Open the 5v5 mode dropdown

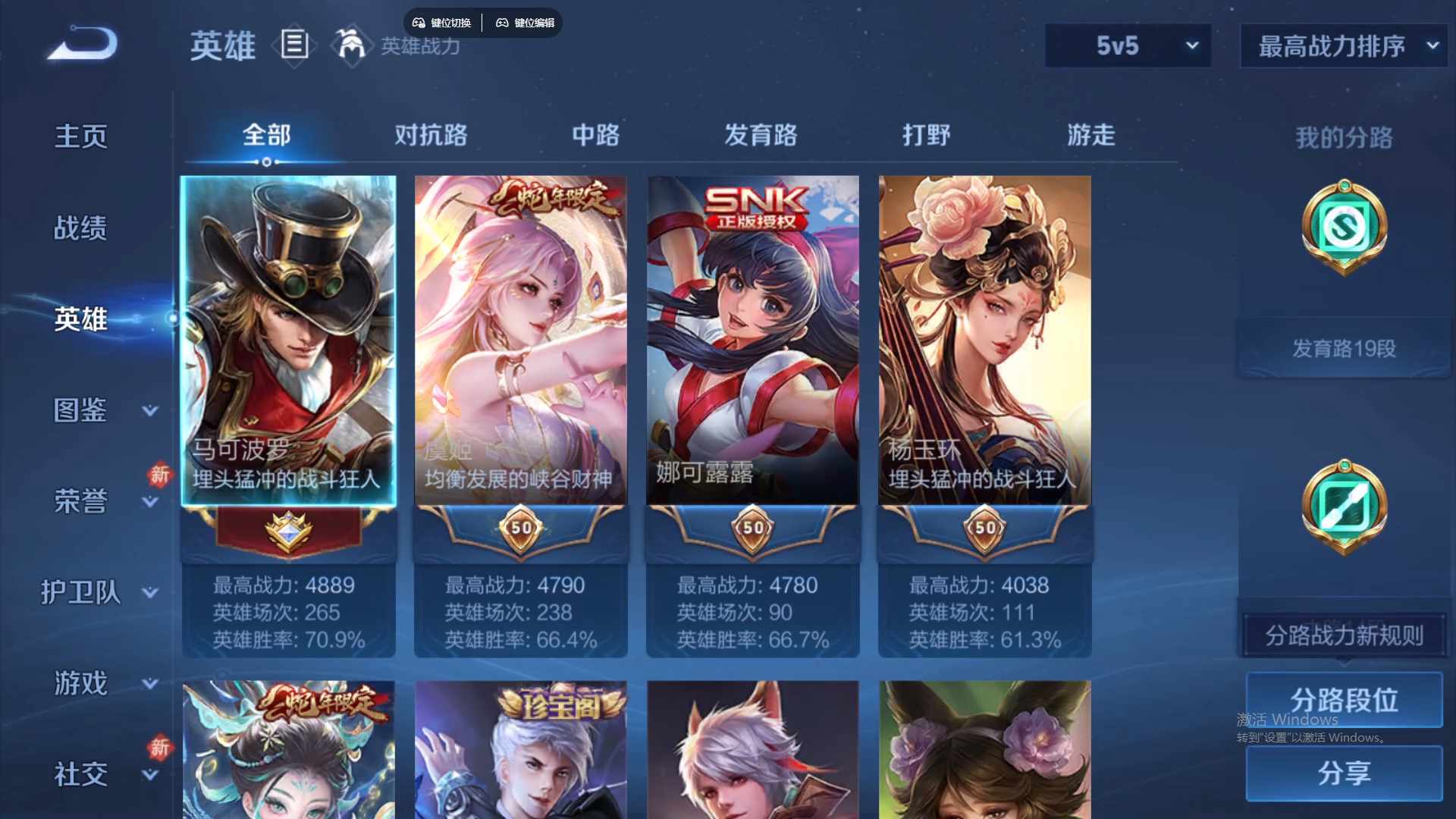click(1128, 45)
